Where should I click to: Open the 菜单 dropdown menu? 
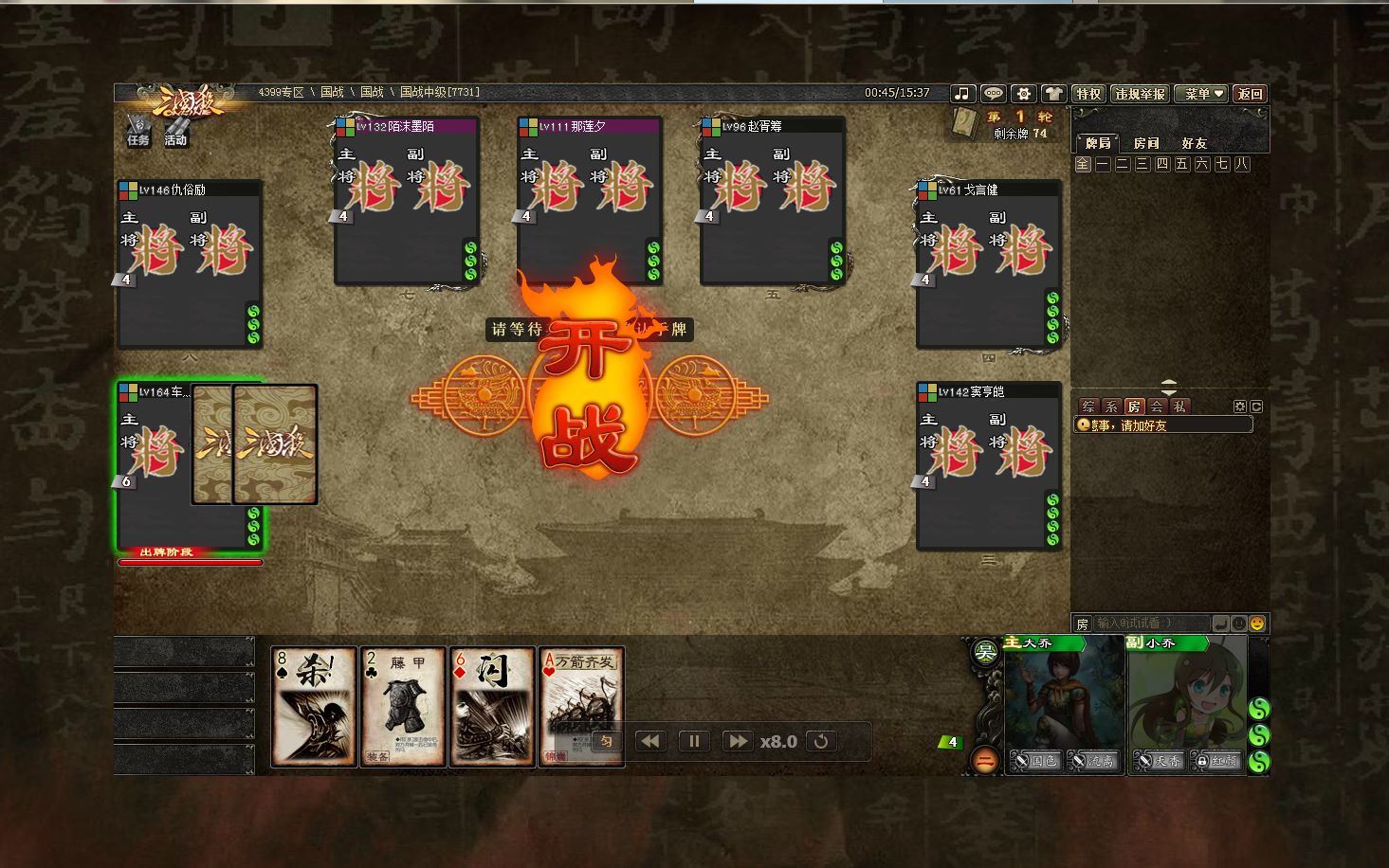point(1202,94)
